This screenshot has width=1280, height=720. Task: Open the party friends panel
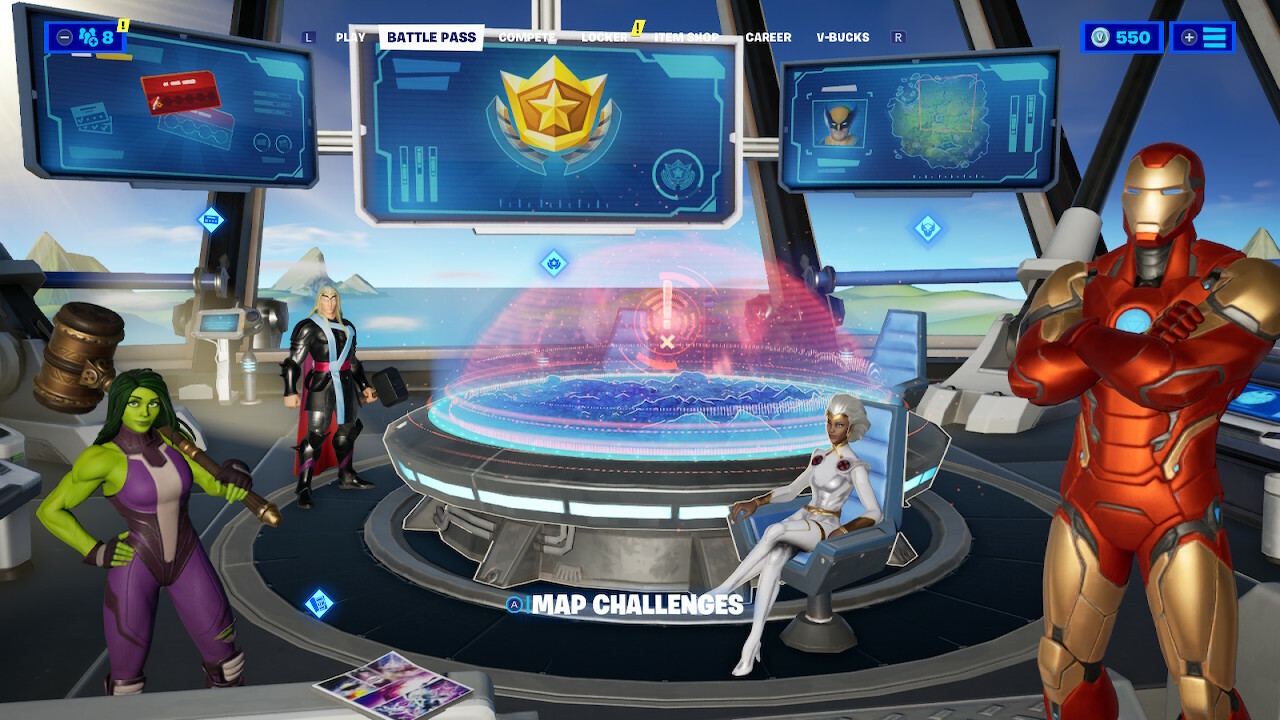pos(86,38)
